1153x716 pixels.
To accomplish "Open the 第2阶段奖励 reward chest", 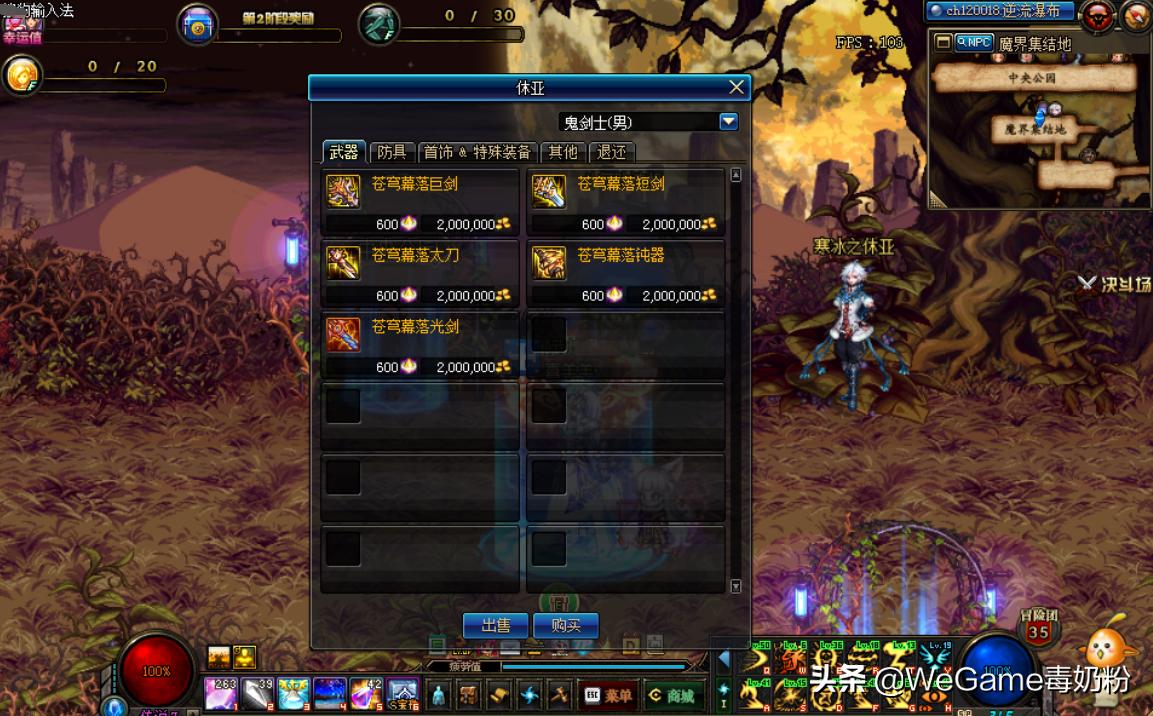I will 198,26.
